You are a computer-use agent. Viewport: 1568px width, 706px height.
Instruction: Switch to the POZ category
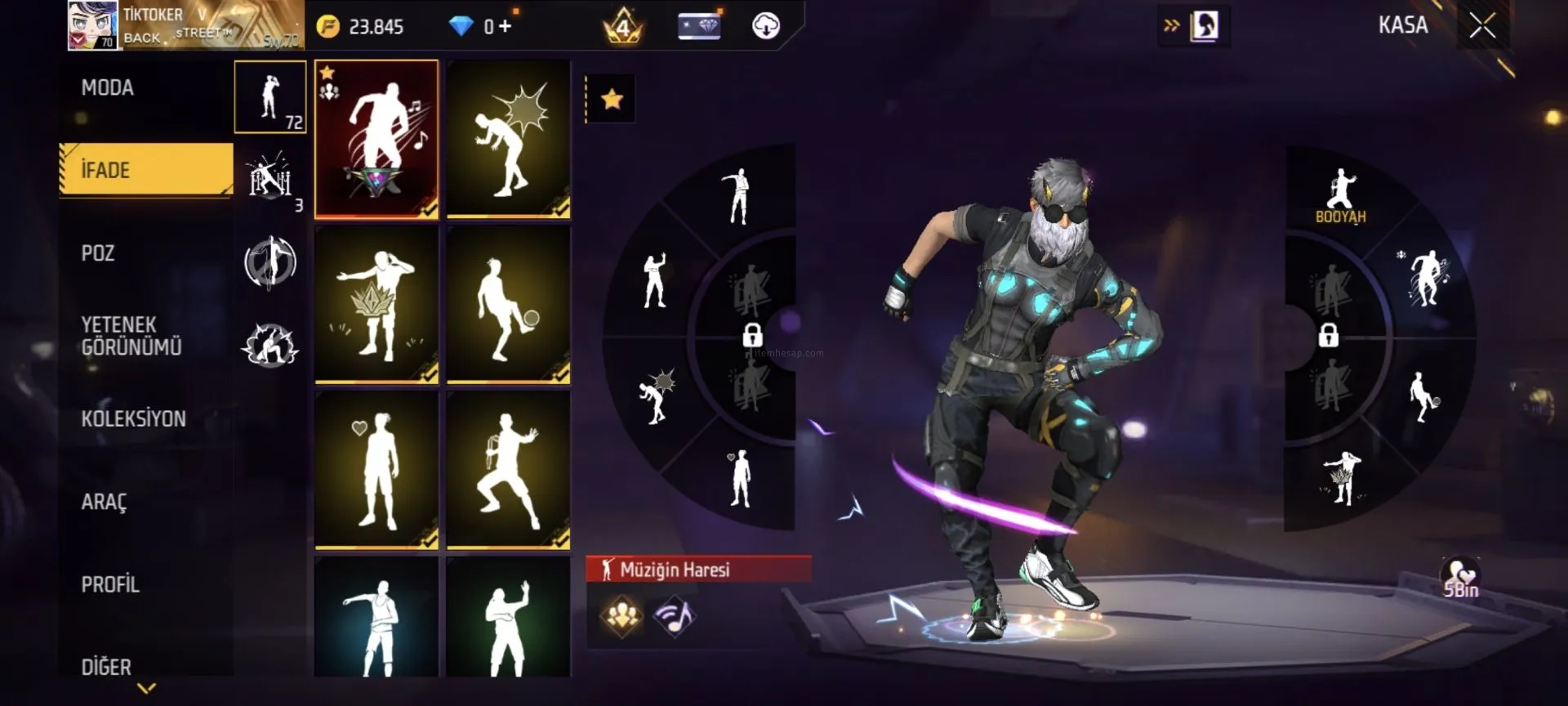click(98, 253)
